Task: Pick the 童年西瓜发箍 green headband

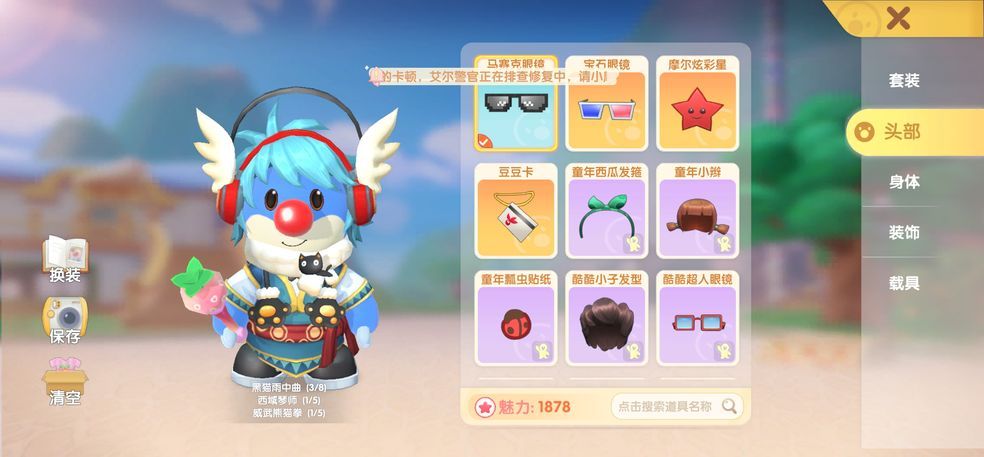Action: point(606,212)
